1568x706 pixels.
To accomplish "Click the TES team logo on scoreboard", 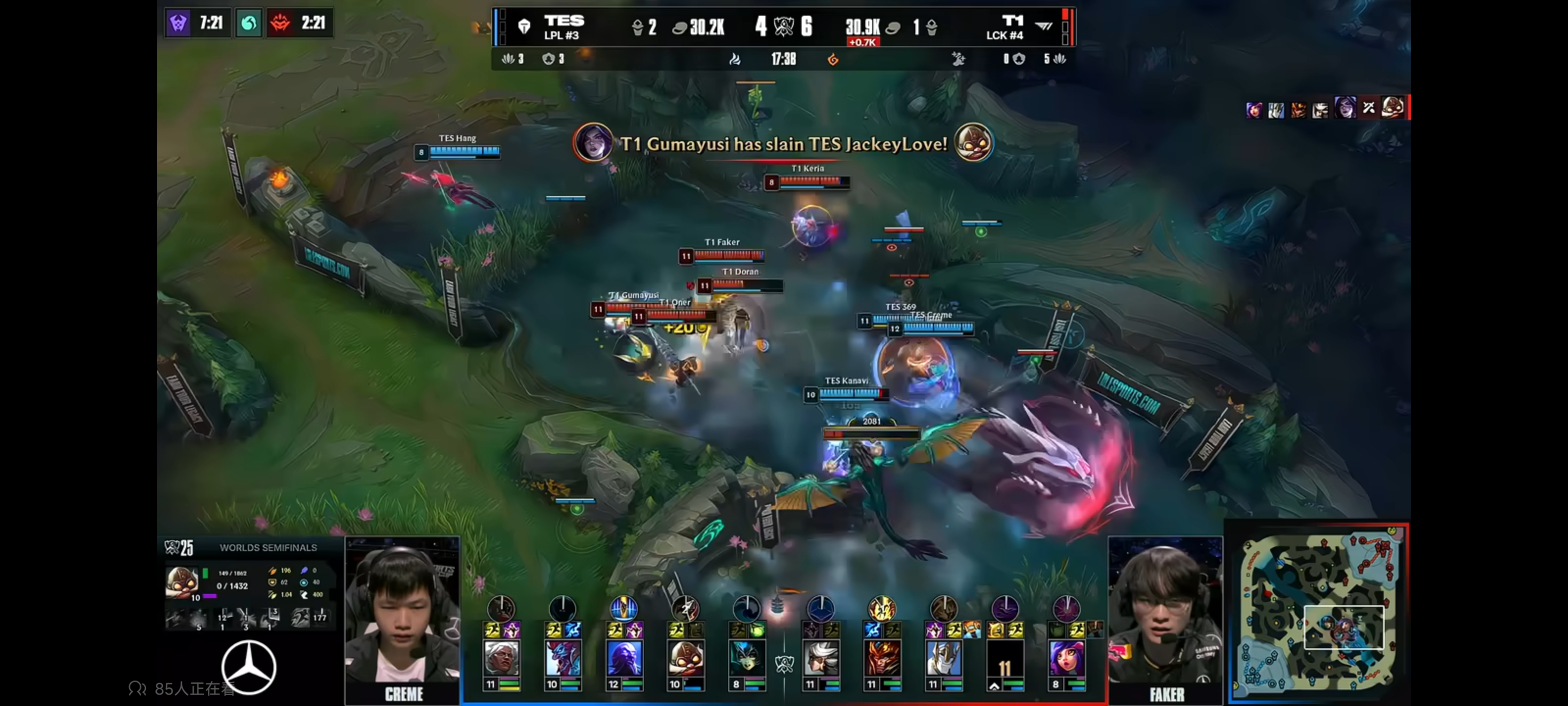I will [524, 26].
